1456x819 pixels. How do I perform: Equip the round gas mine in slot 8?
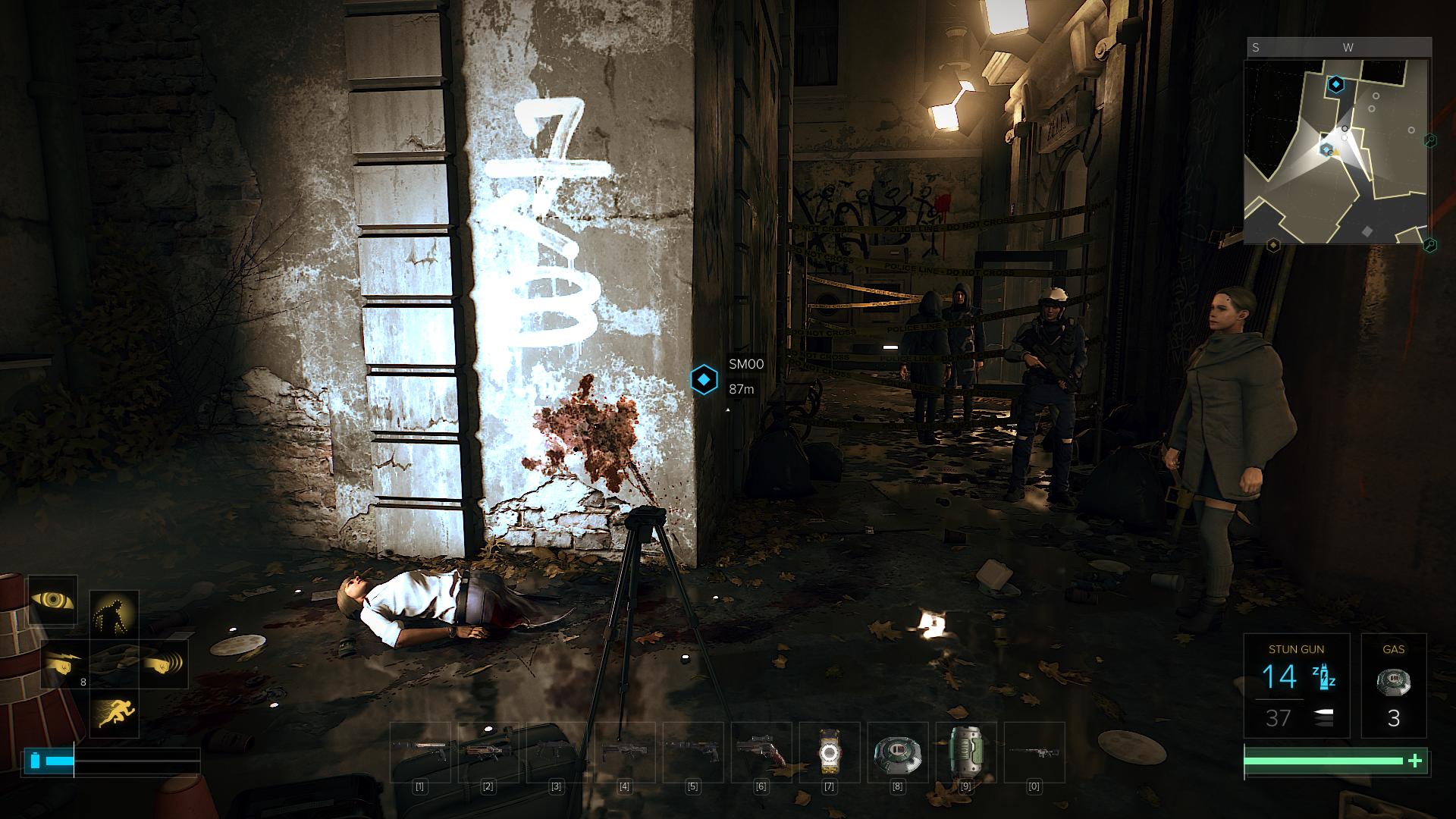(897, 752)
